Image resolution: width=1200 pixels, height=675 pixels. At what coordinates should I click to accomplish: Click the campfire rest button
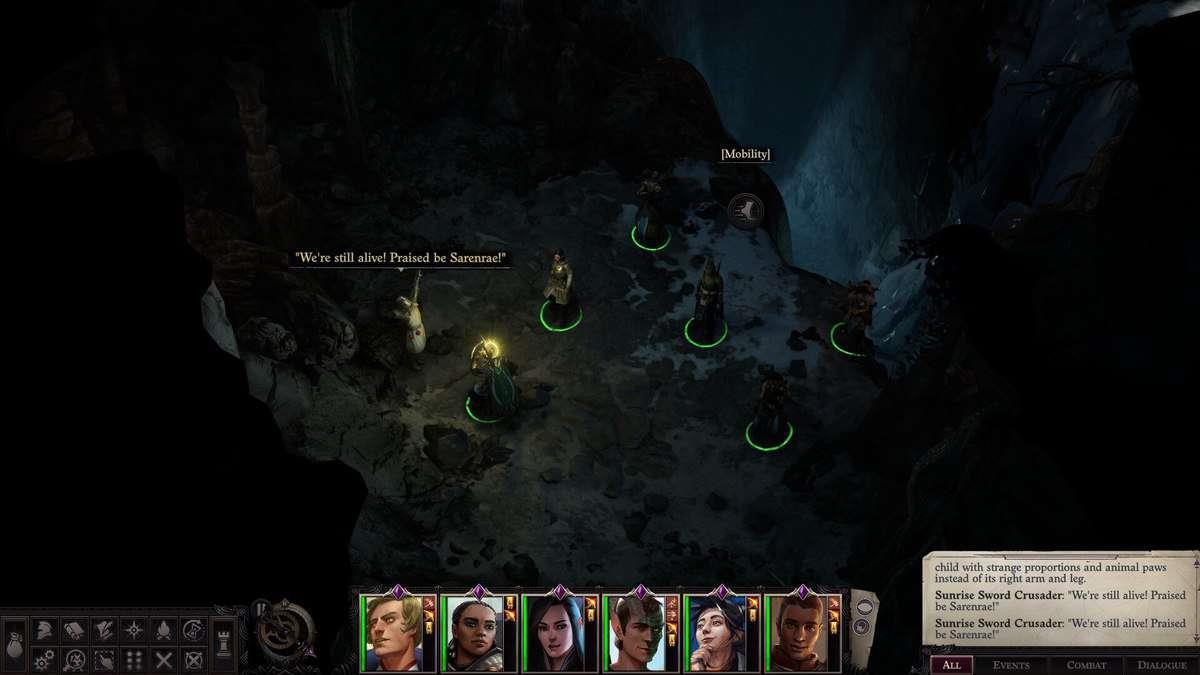[x=163, y=630]
